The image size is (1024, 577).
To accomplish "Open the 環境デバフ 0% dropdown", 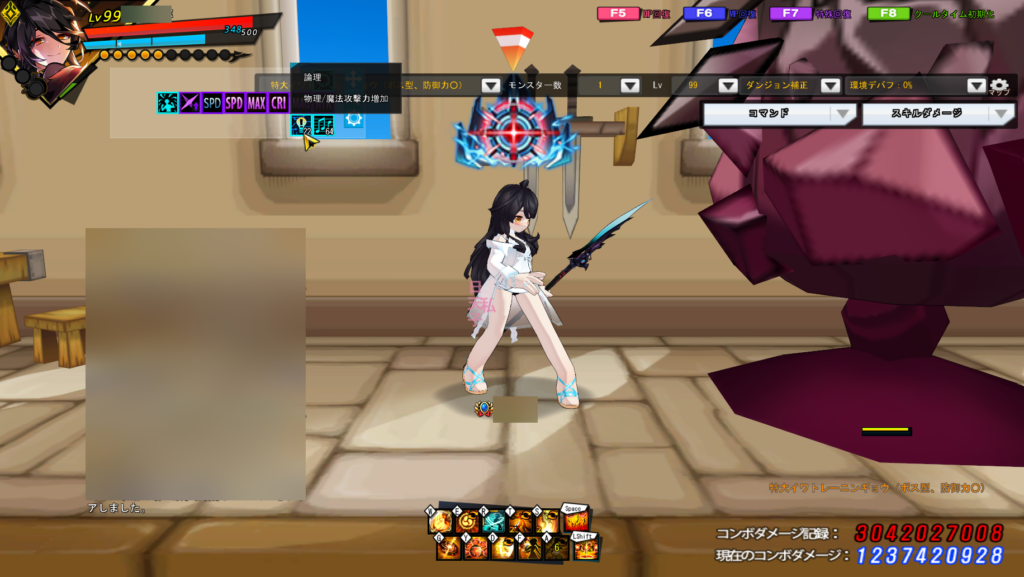I will [977, 86].
